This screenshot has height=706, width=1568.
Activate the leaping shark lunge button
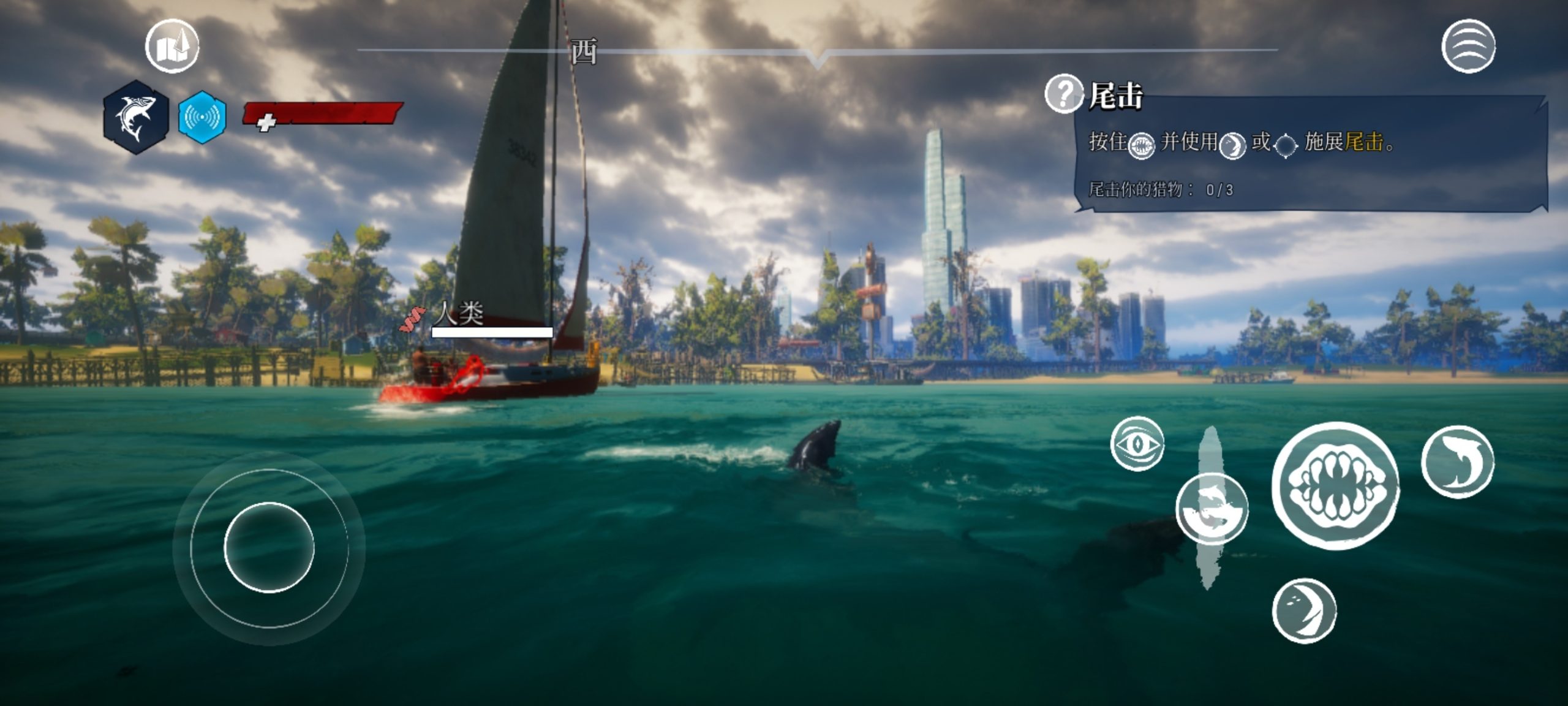(1457, 461)
